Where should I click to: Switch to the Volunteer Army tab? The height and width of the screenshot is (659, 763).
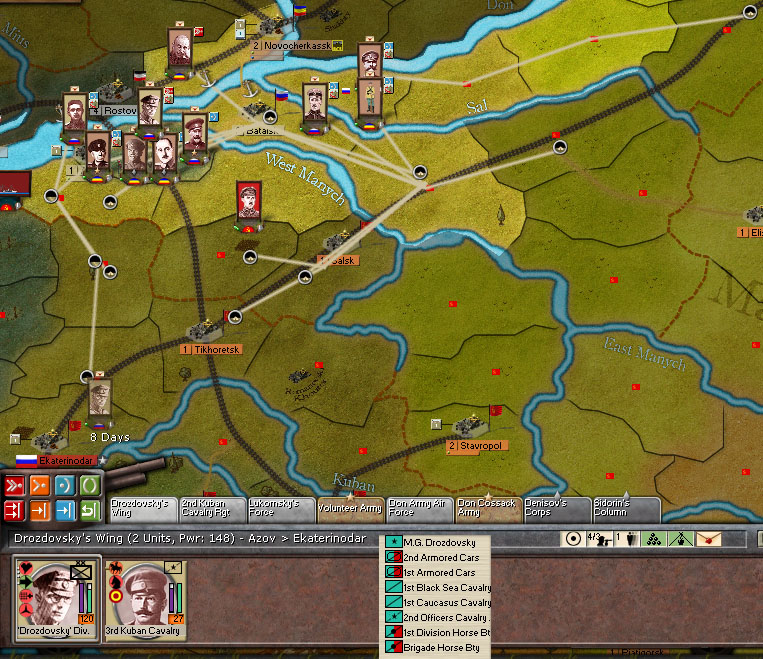point(349,509)
